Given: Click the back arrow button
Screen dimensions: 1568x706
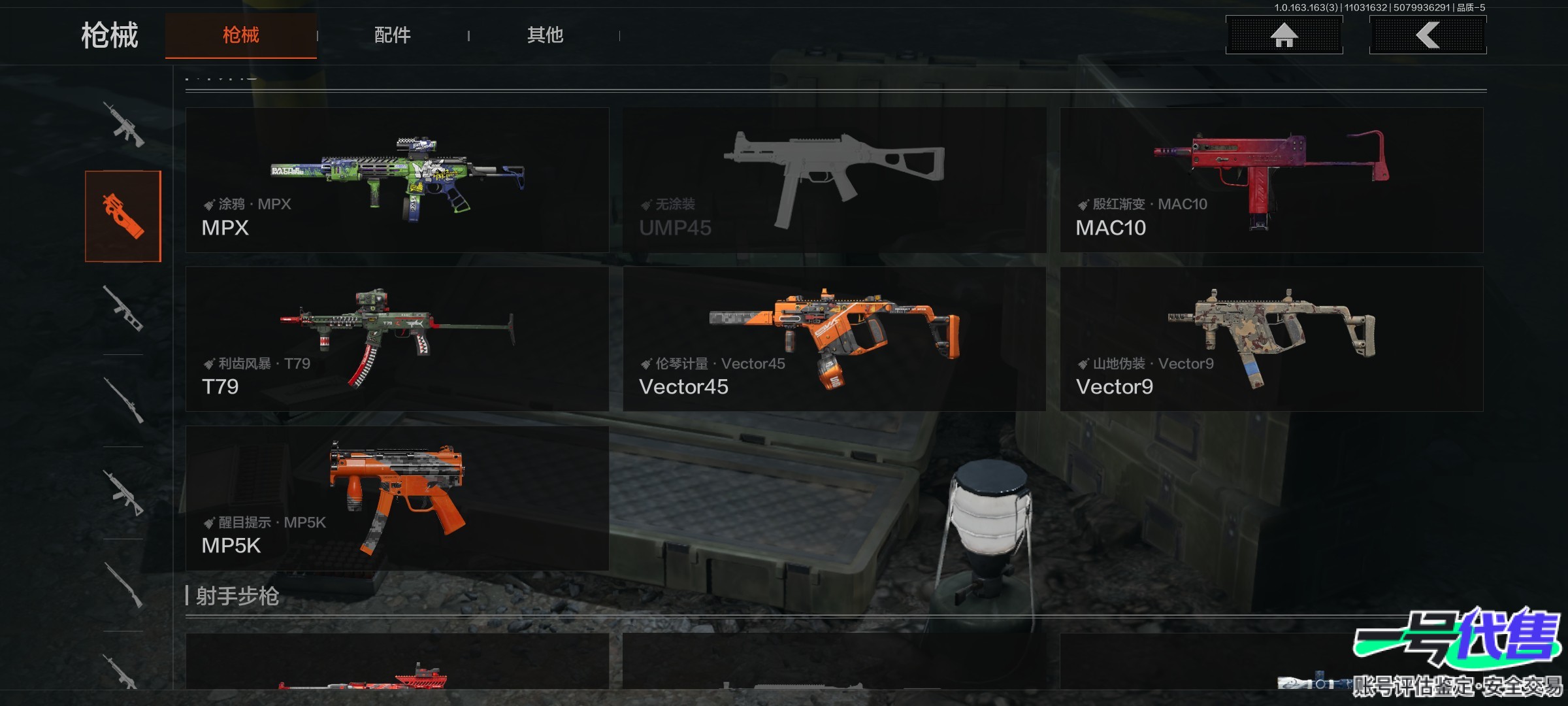Looking at the screenshot, I should [x=1428, y=35].
